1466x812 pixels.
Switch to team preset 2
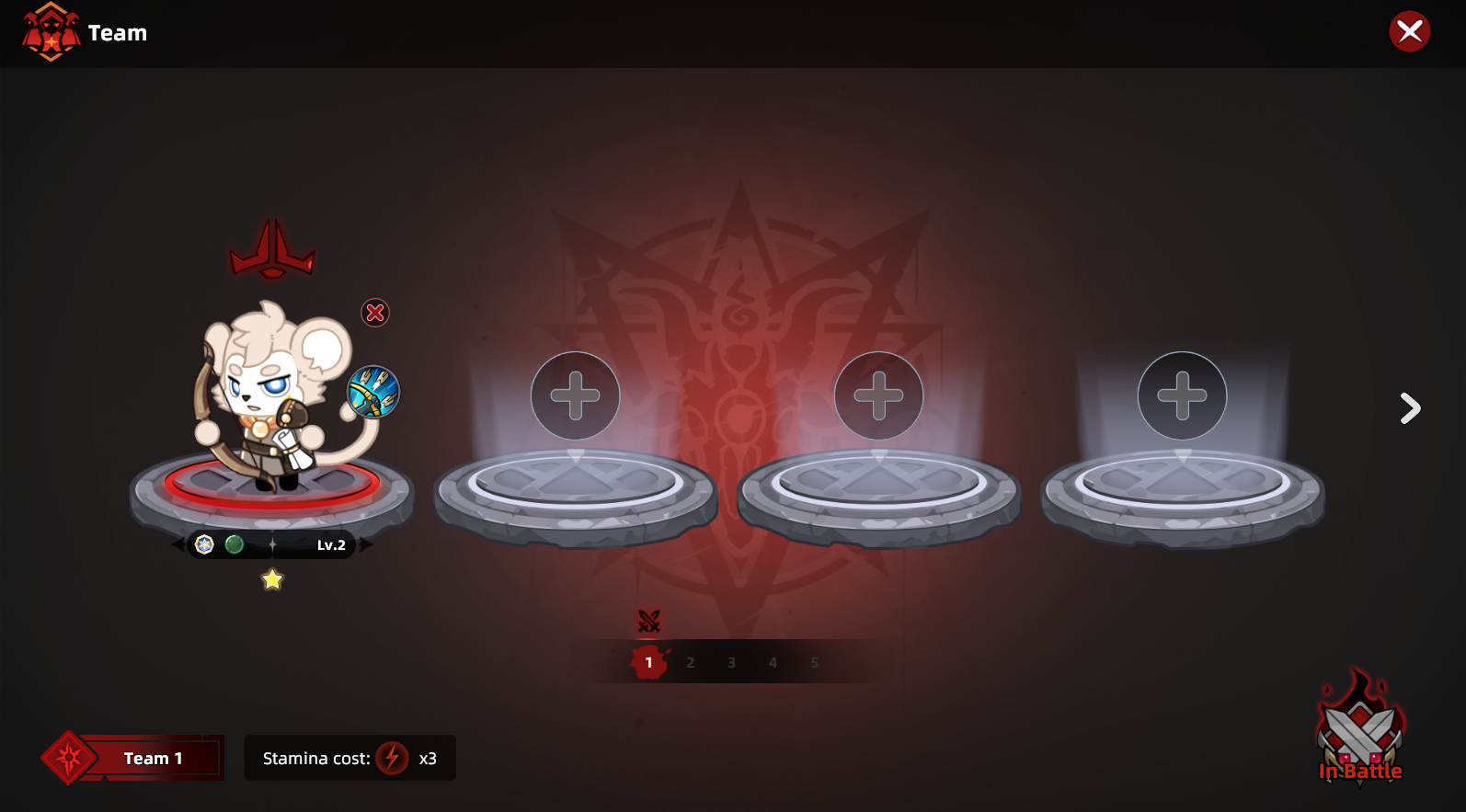tap(690, 662)
